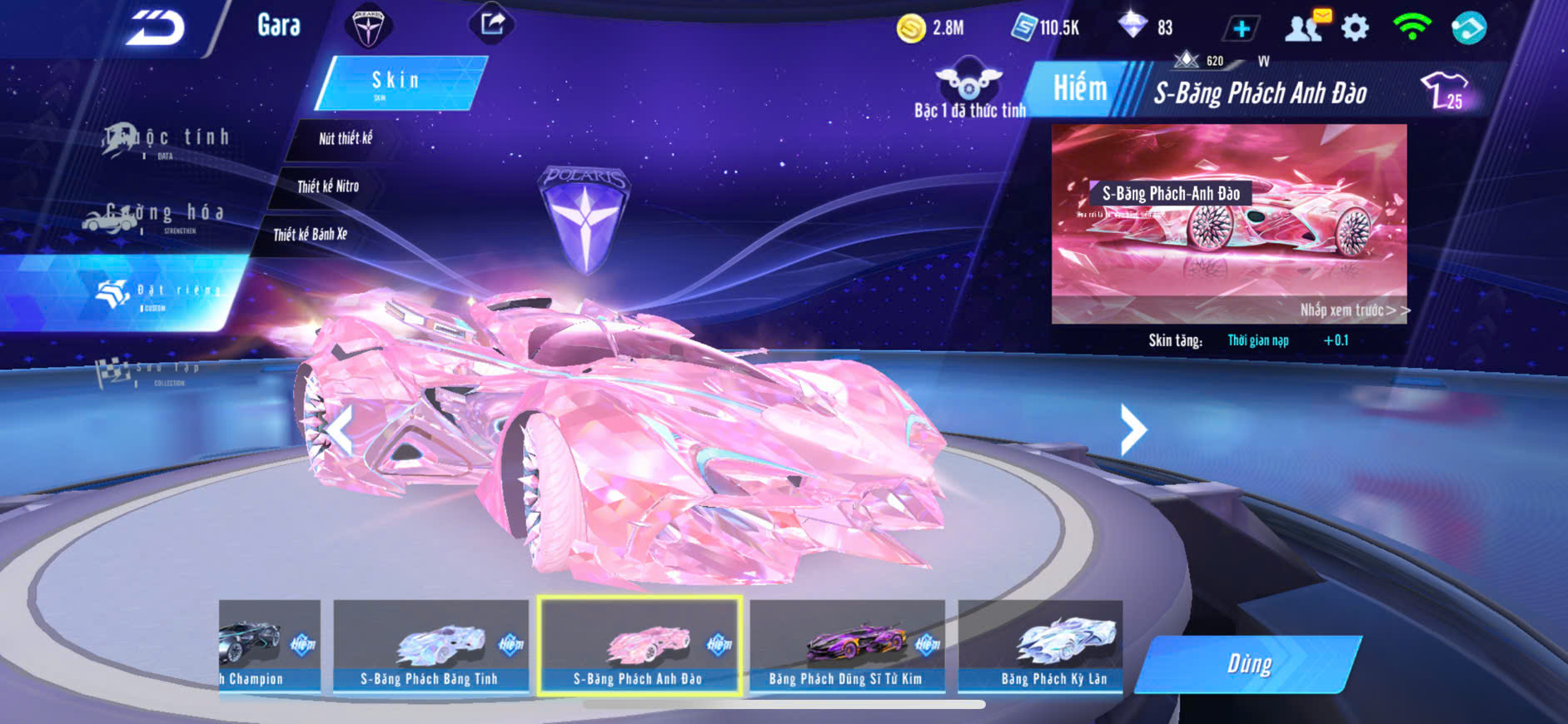Click the Dùng button to equip skin
Viewport: 1568px width, 724px height.
click(x=1248, y=664)
